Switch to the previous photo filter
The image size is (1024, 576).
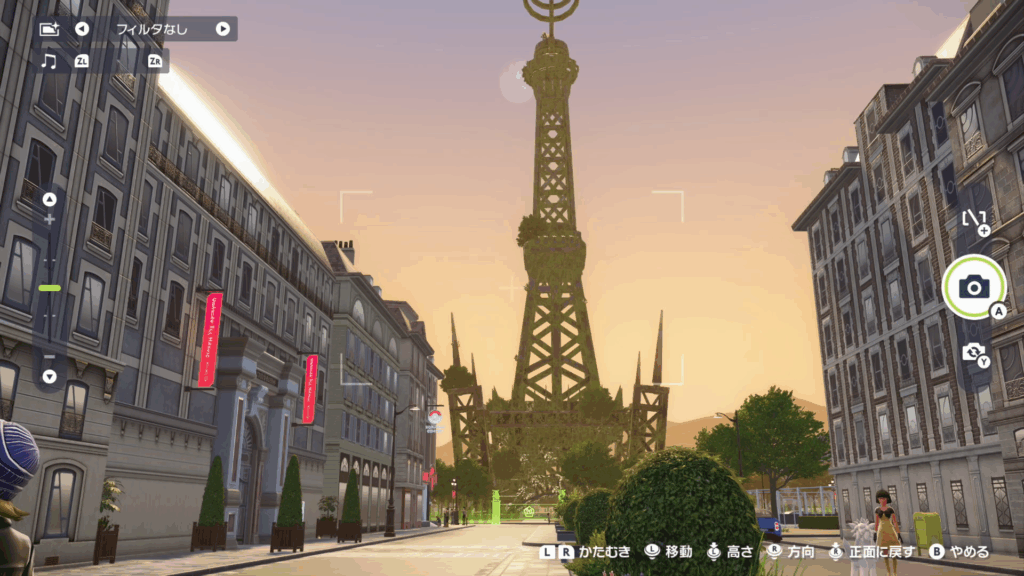point(82,29)
